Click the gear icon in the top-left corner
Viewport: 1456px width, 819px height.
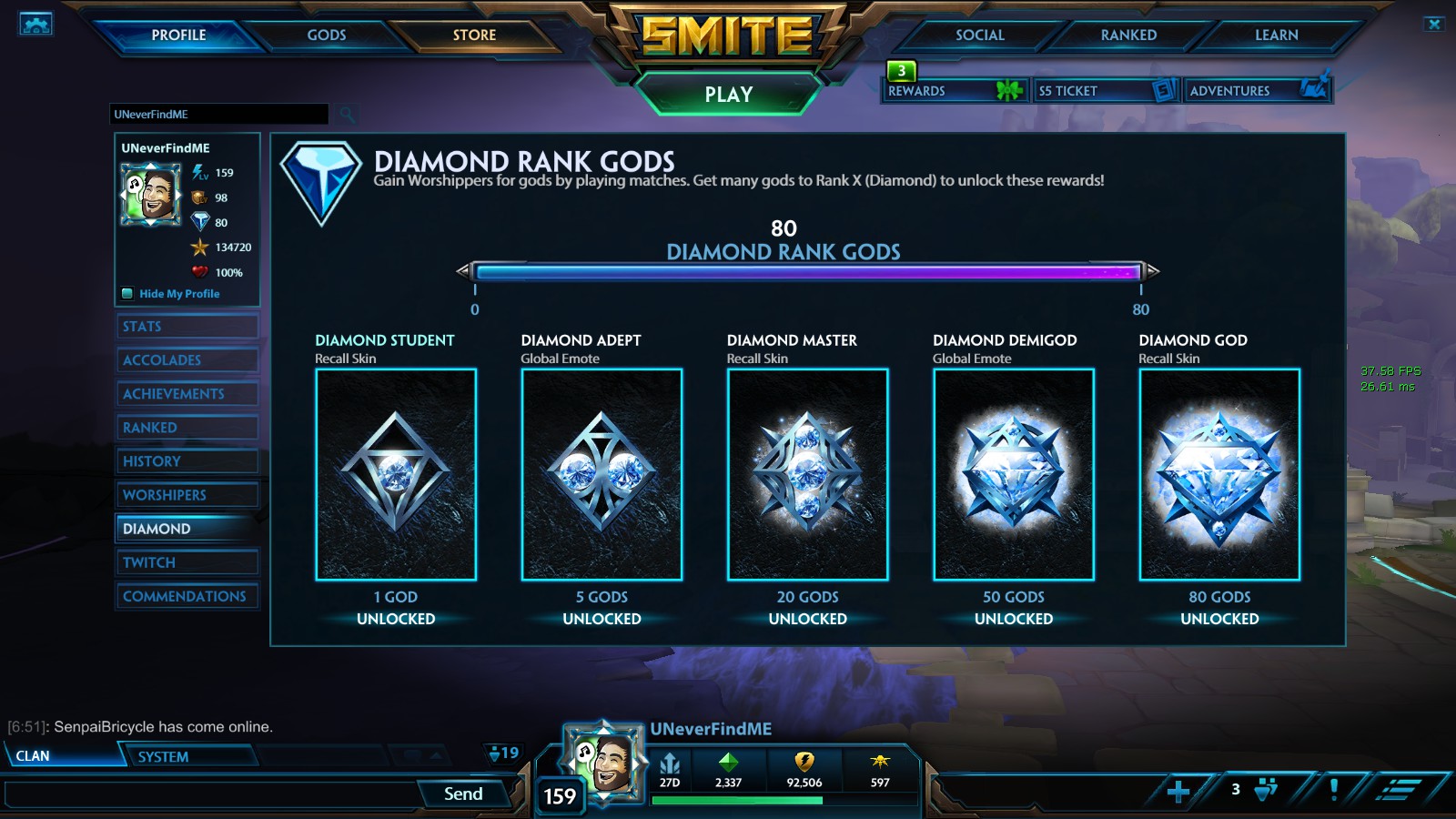(x=36, y=22)
